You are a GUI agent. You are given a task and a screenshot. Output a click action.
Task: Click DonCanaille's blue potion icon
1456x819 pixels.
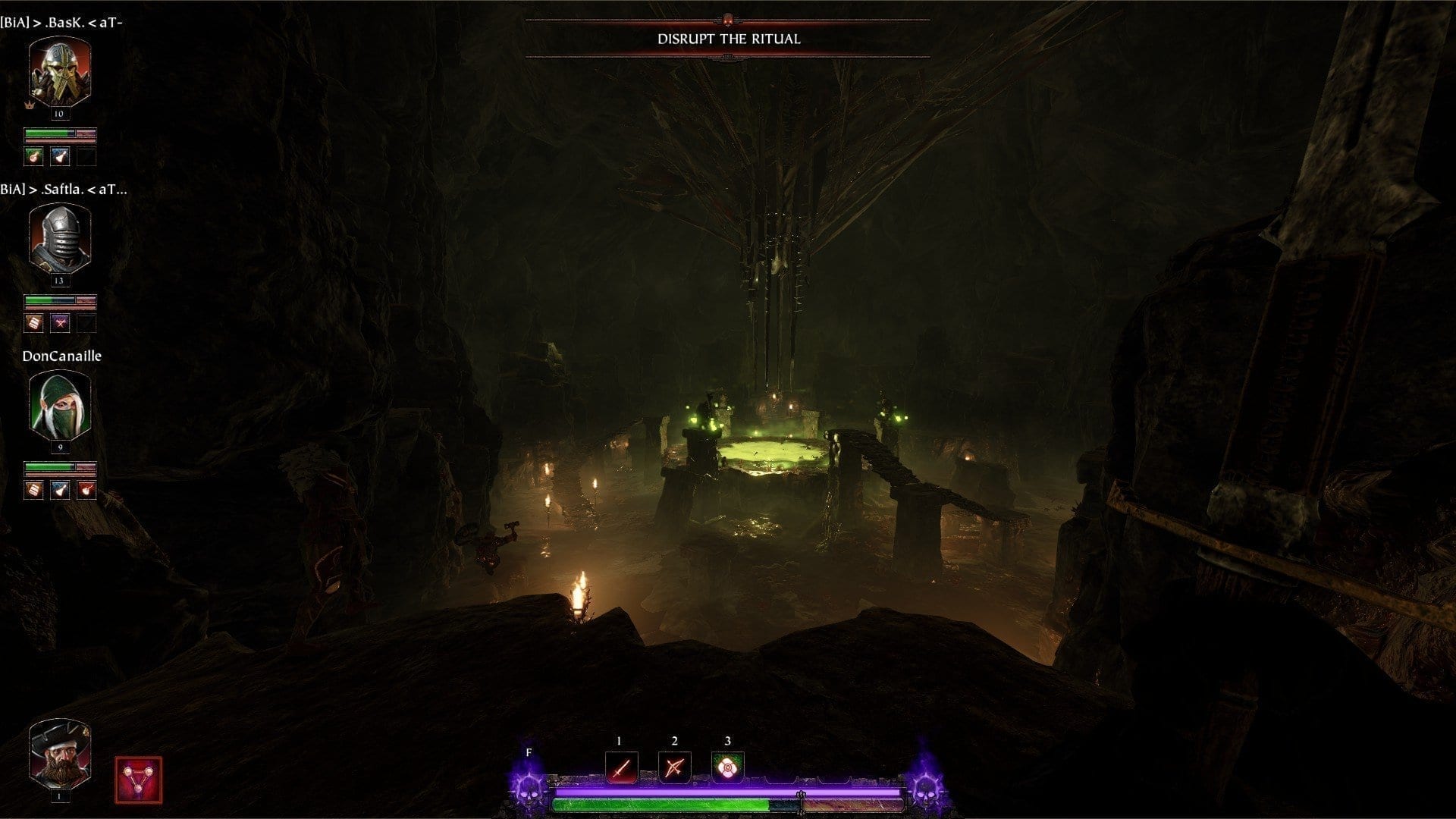60,490
